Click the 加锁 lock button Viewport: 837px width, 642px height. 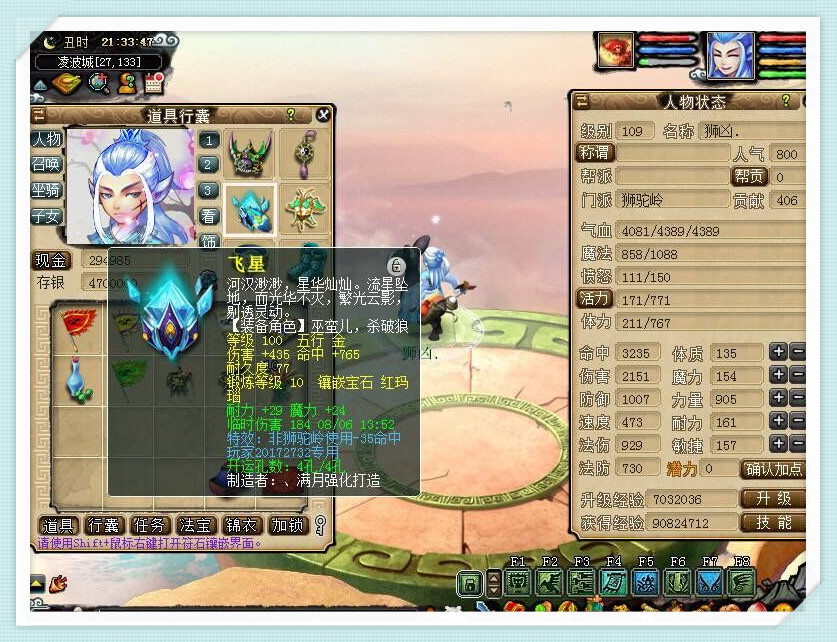coord(288,525)
